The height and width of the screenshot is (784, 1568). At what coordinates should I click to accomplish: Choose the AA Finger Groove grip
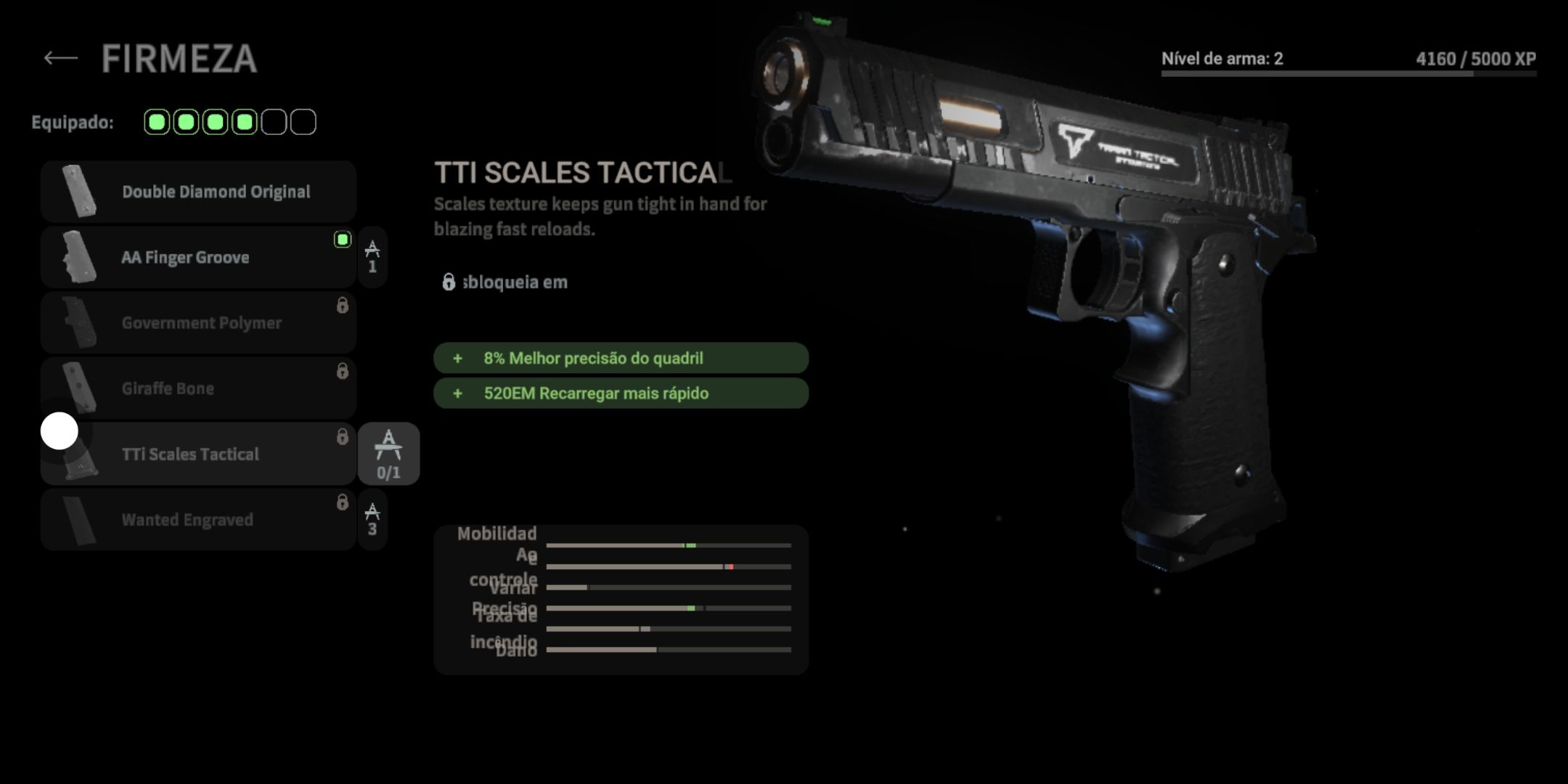(198, 257)
